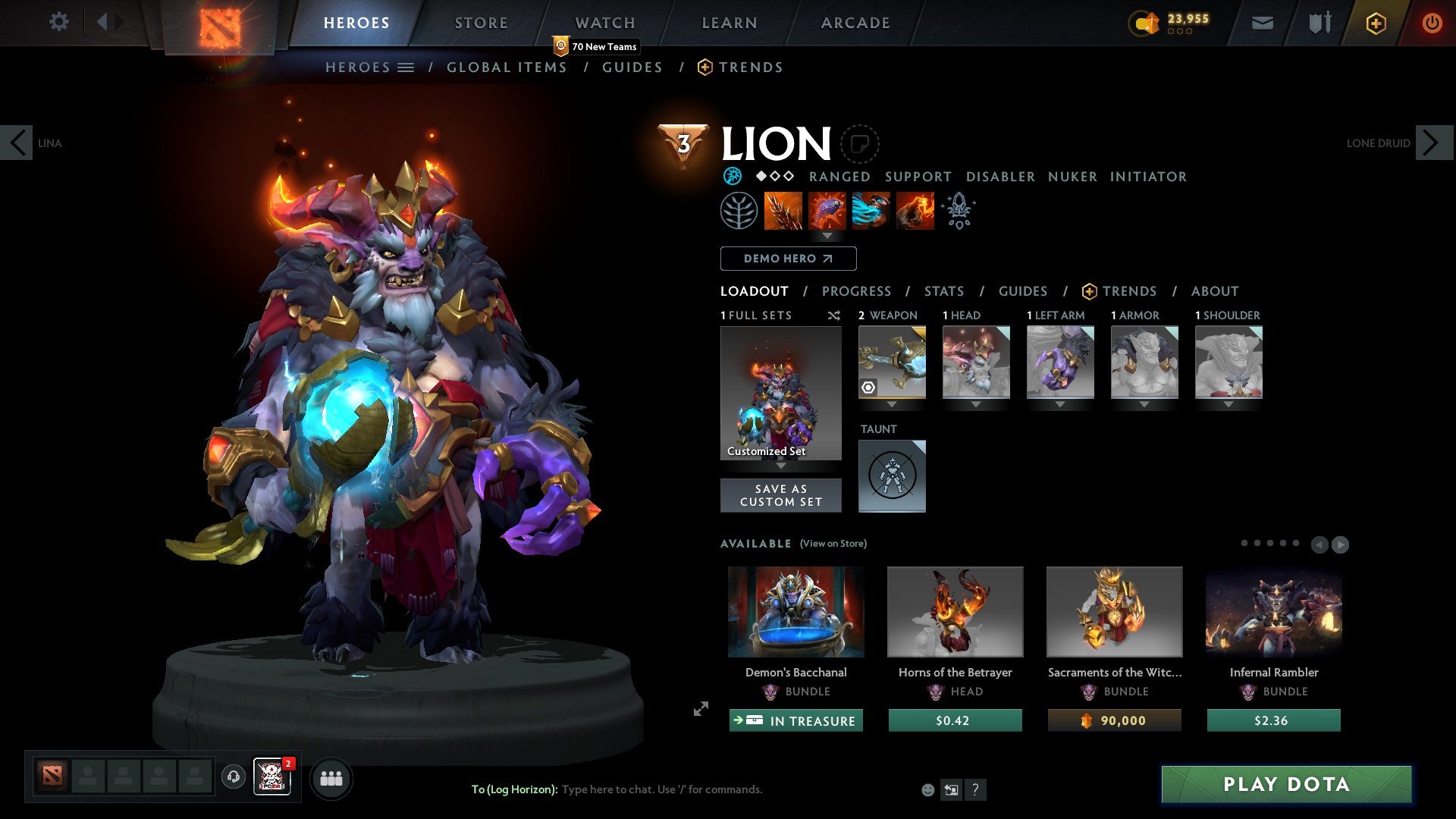Viewport: 1456px width, 819px height.
Task: Click the Armory shield-and-sword icon
Action: click(1319, 22)
